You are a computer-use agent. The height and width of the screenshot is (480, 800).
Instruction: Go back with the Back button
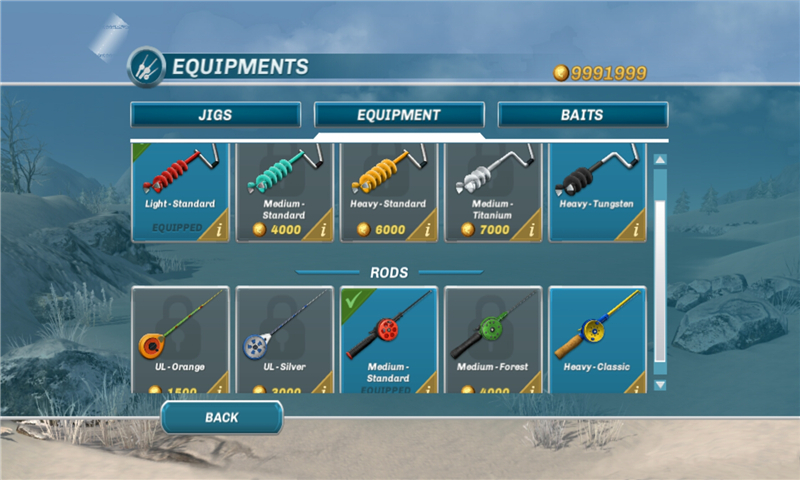(x=221, y=417)
